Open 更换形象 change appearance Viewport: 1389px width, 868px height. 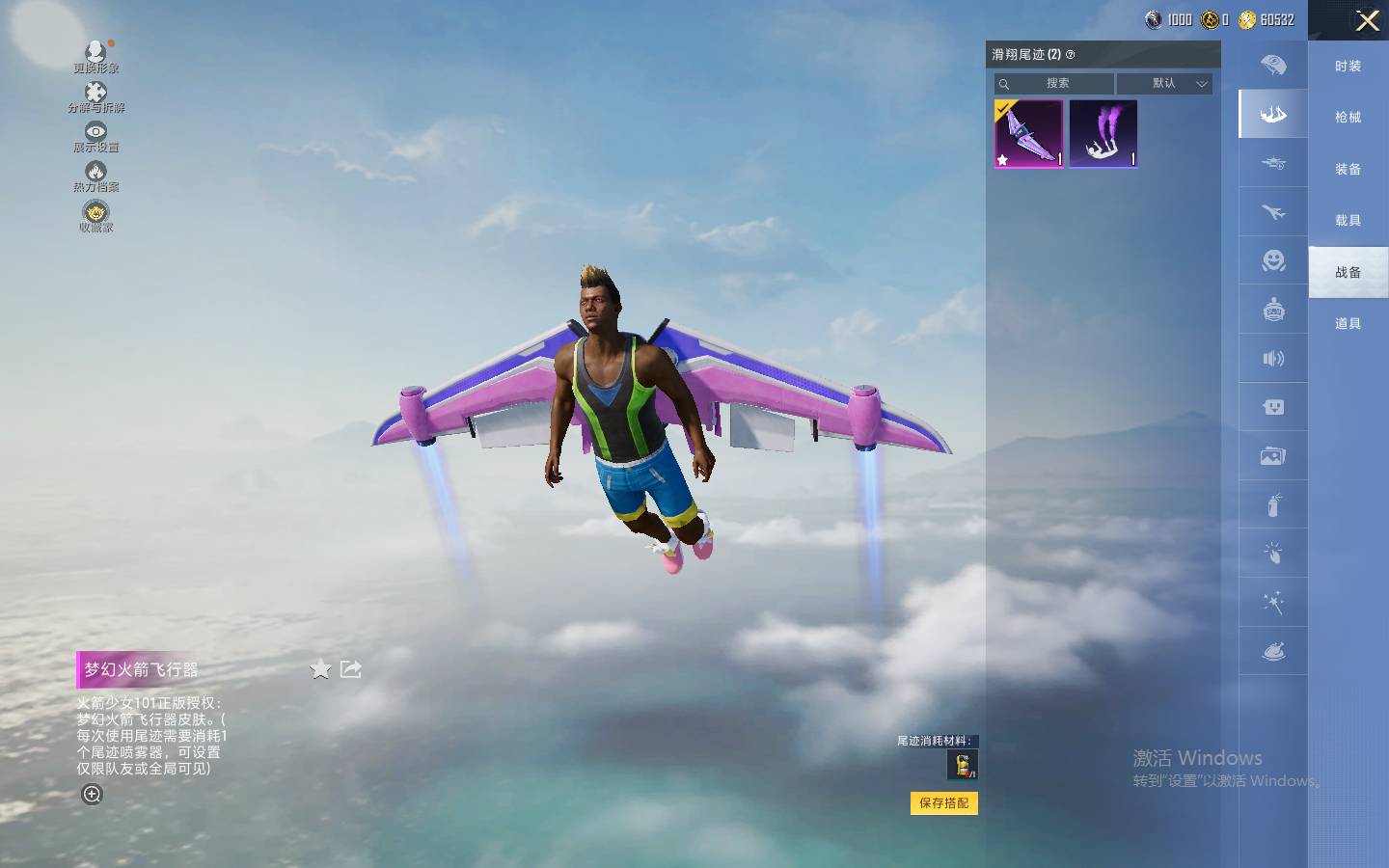point(95,56)
